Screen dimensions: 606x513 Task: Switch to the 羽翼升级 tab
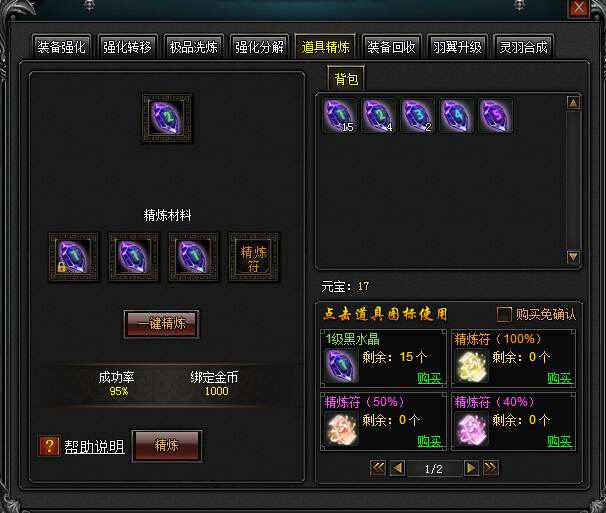[x=458, y=47]
